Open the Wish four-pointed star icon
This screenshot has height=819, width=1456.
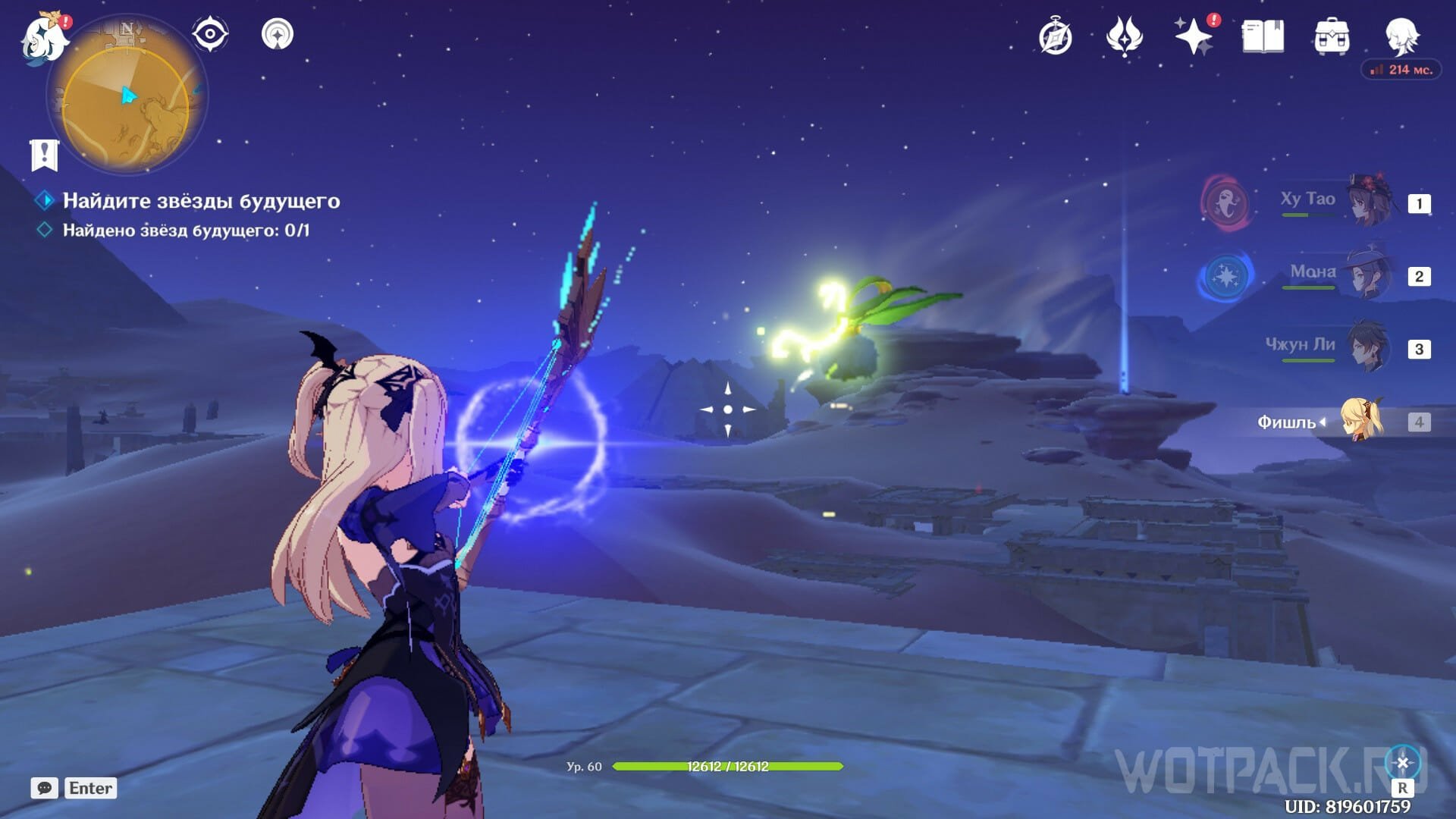tap(1193, 36)
